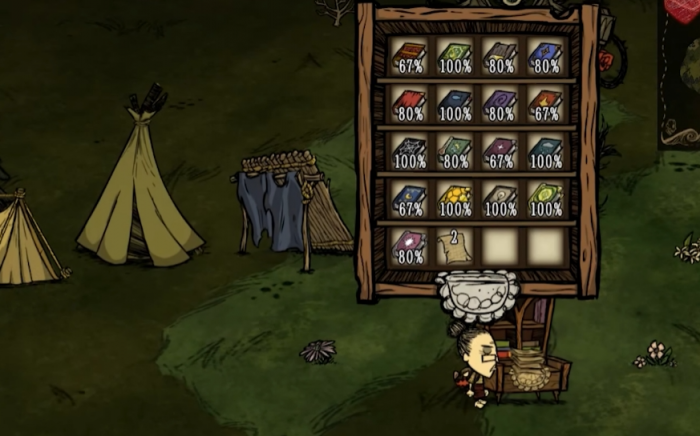Take the papyrus stack of 2

454,247
